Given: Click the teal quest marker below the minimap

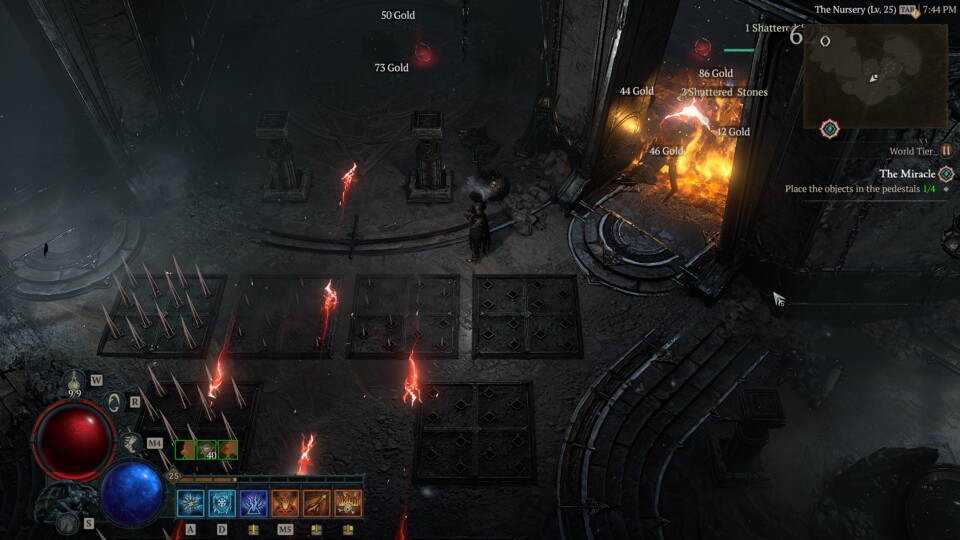Looking at the screenshot, I should (x=829, y=129).
